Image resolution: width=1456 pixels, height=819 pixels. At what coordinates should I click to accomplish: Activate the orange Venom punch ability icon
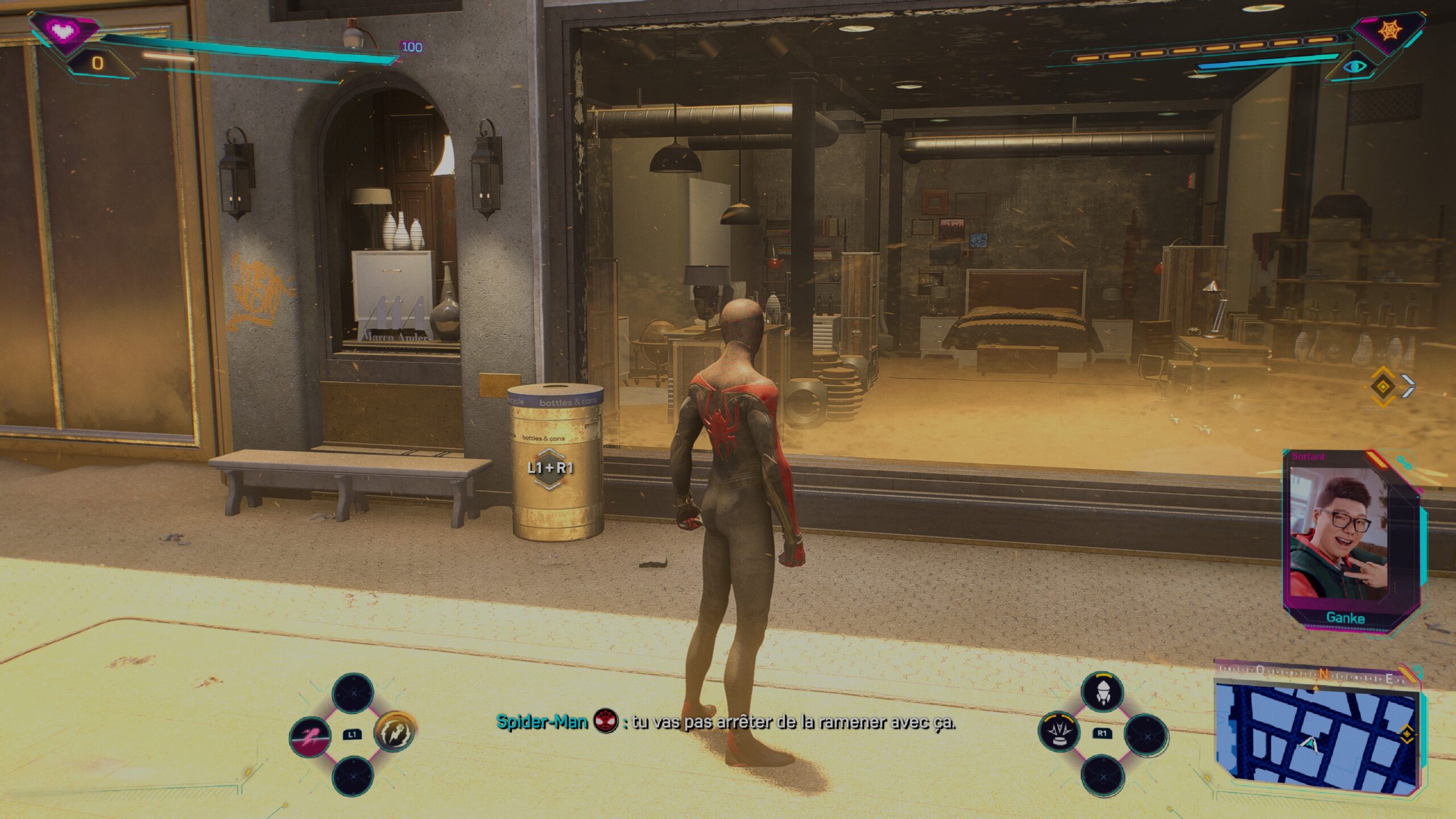click(396, 733)
